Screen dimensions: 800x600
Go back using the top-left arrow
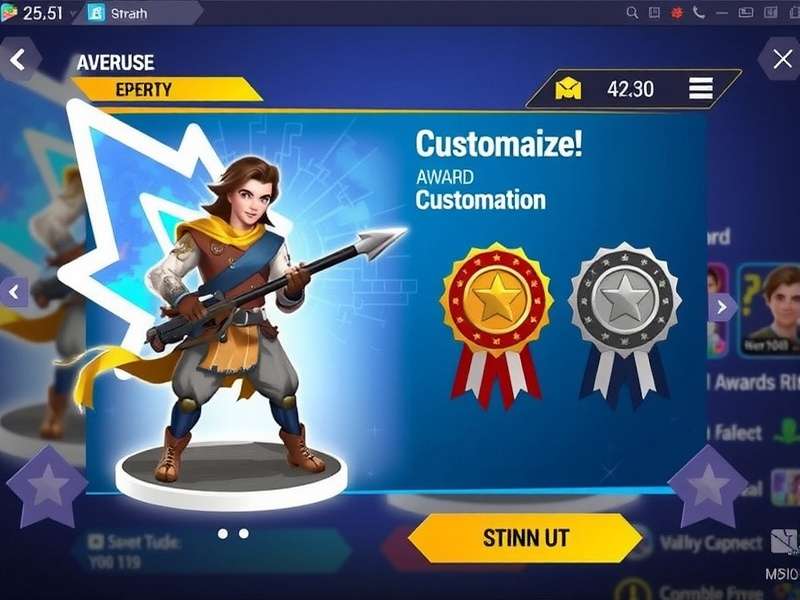click(17, 60)
